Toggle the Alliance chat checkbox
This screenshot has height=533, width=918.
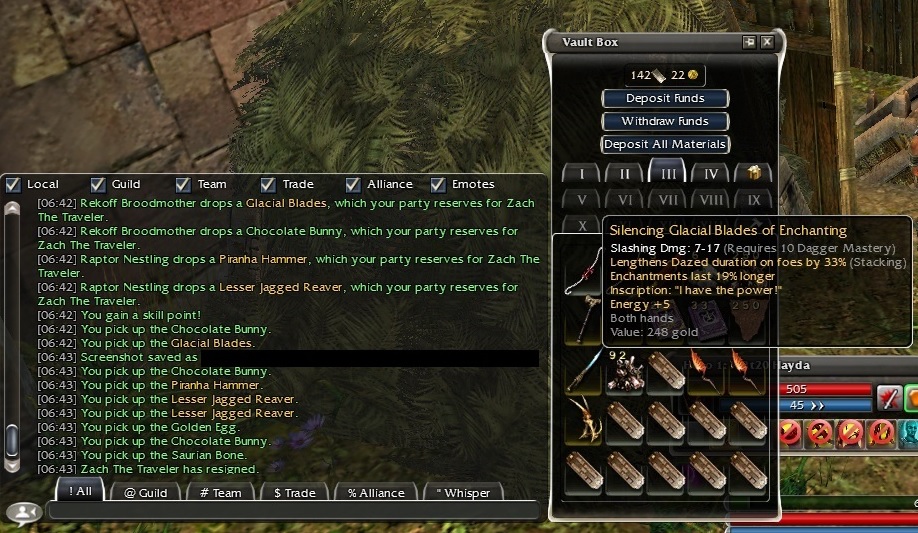(353, 184)
